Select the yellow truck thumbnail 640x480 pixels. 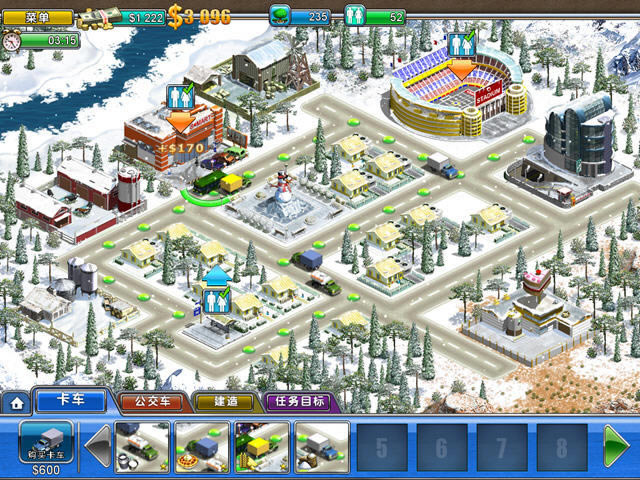pyautogui.click(x=262, y=445)
